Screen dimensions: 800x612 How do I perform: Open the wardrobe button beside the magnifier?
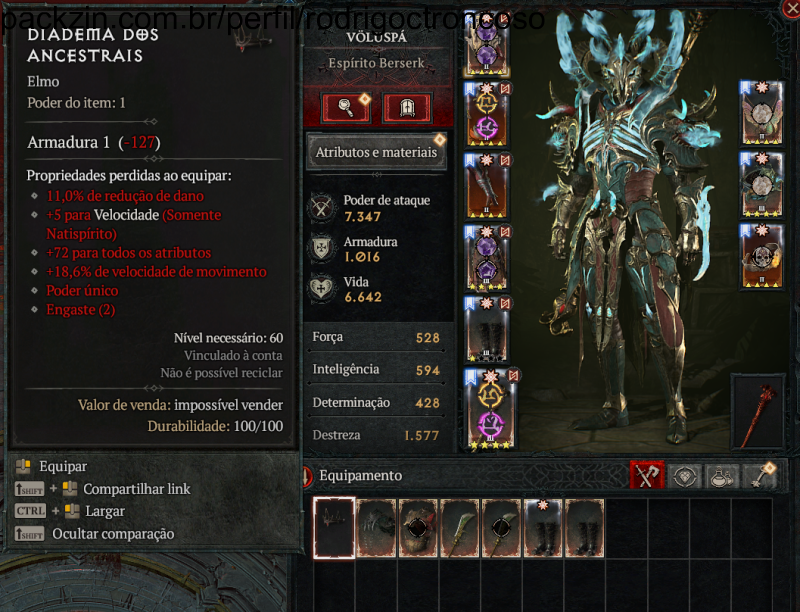(x=407, y=107)
